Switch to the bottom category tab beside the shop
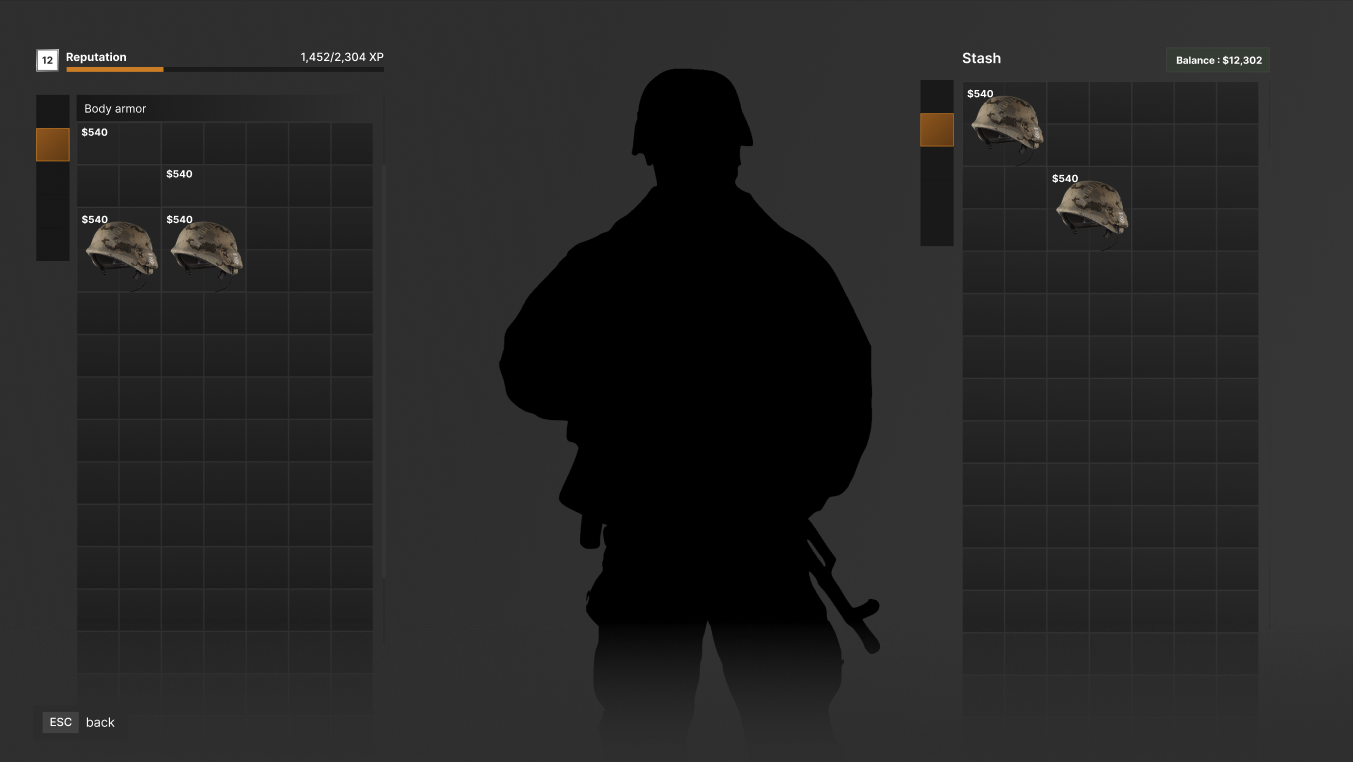This screenshot has height=762, width=1353. tap(53, 245)
